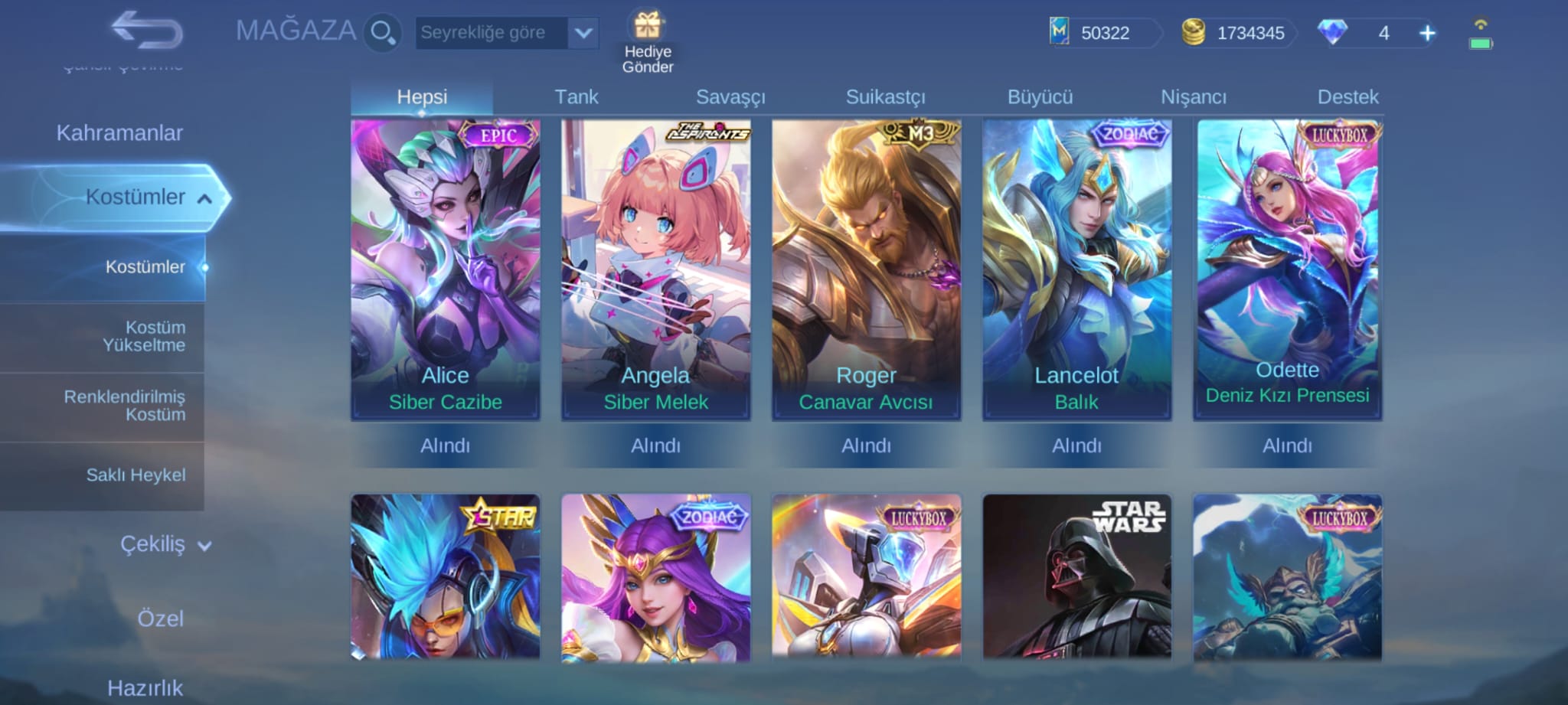Image resolution: width=1568 pixels, height=705 pixels.
Task: Open the 'Seyrekliğe göre' sort dropdown
Action: 506,33
